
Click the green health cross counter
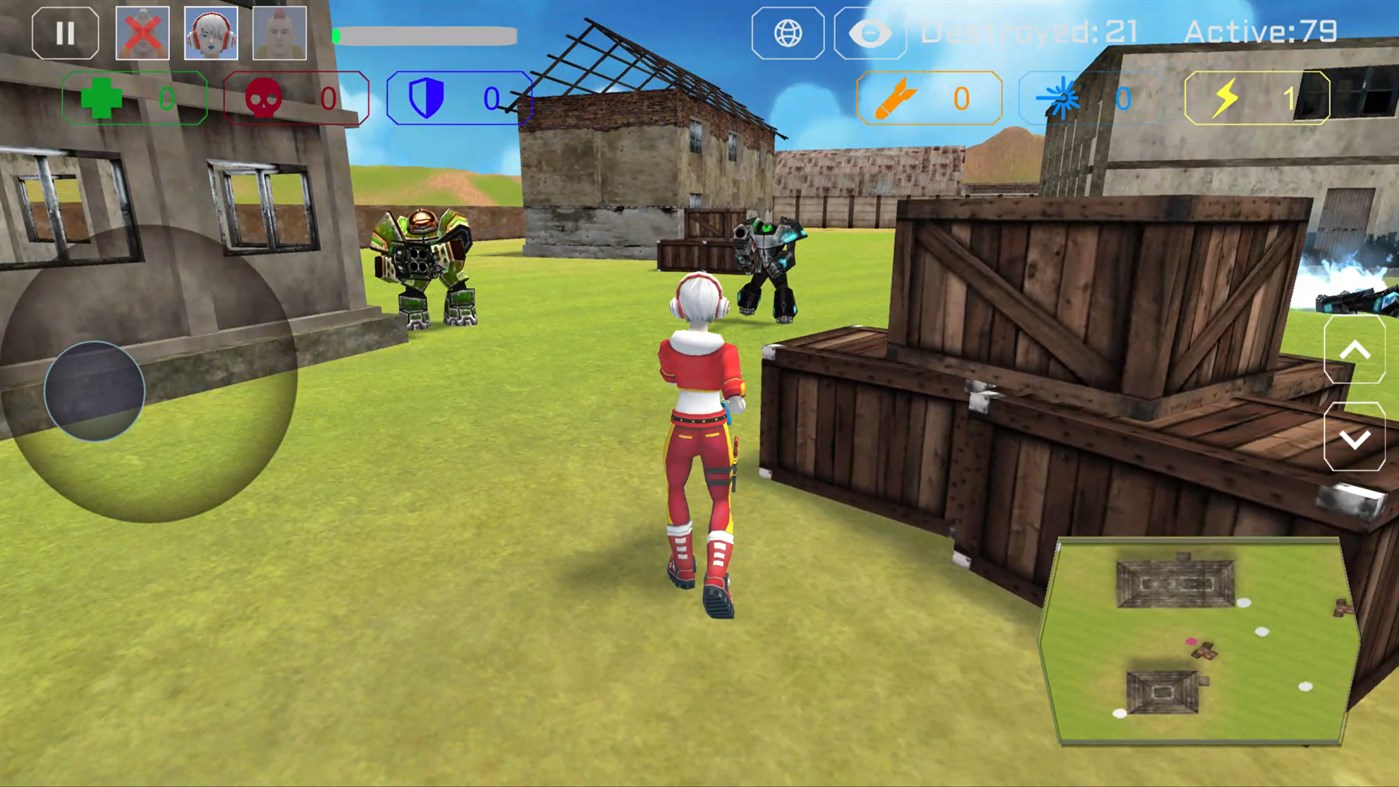tap(135, 98)
